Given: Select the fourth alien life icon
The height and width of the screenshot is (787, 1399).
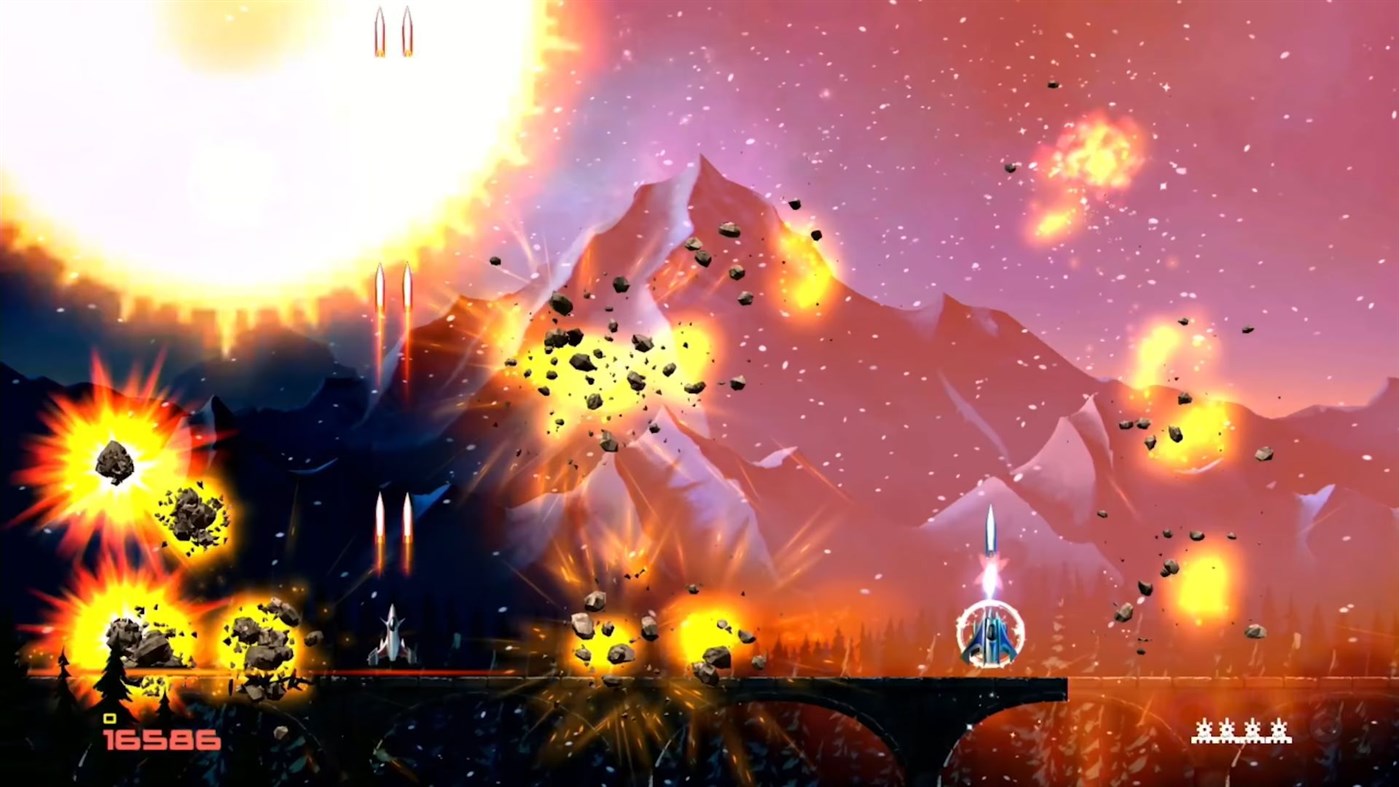Looking at the screenshot, I should point(1278,730).
